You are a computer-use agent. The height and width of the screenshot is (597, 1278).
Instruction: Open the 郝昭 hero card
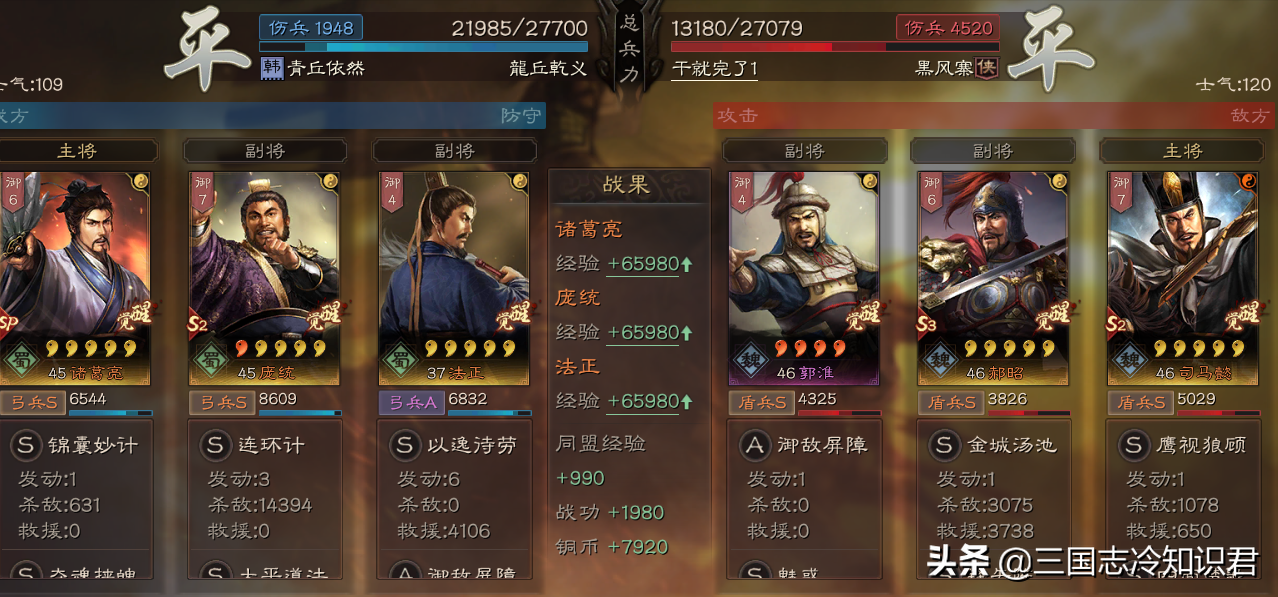coord(993,275)
